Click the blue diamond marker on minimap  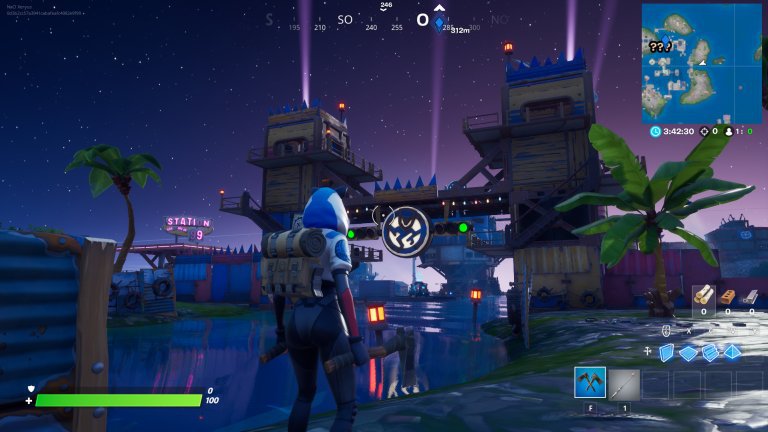pos(668,39)
